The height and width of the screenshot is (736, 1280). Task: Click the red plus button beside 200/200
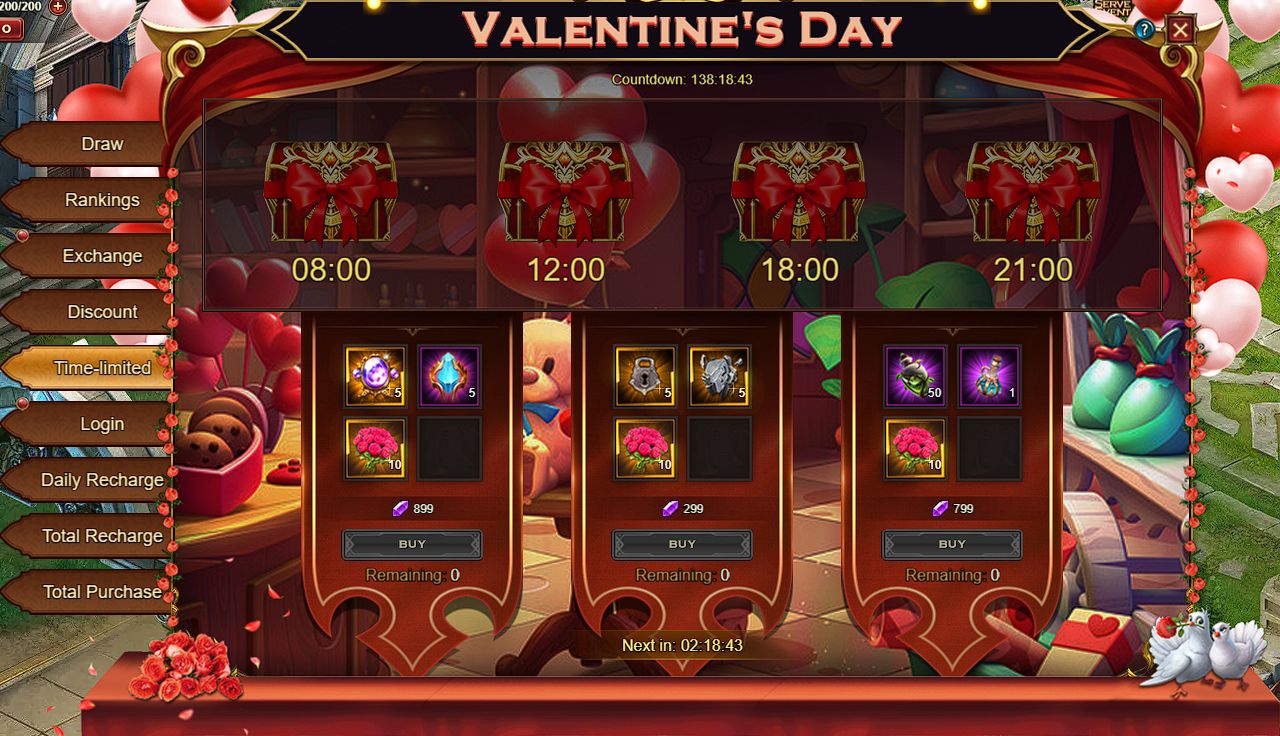tap(57, 6)
